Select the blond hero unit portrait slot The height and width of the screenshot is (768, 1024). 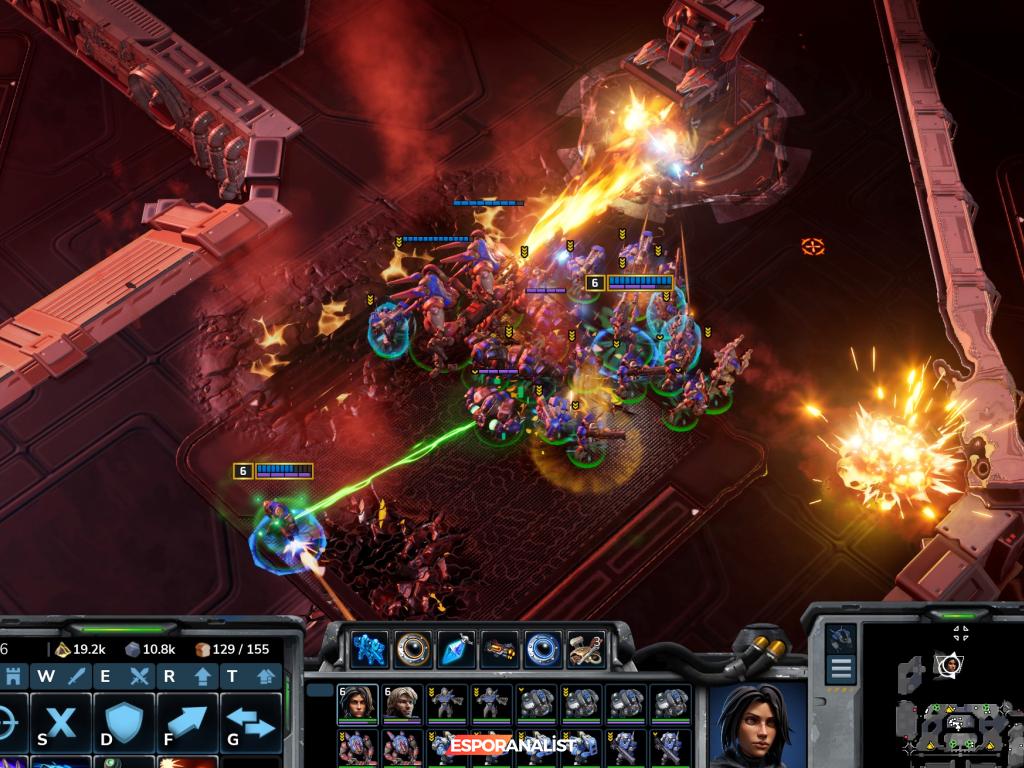(x=401, y=703)
